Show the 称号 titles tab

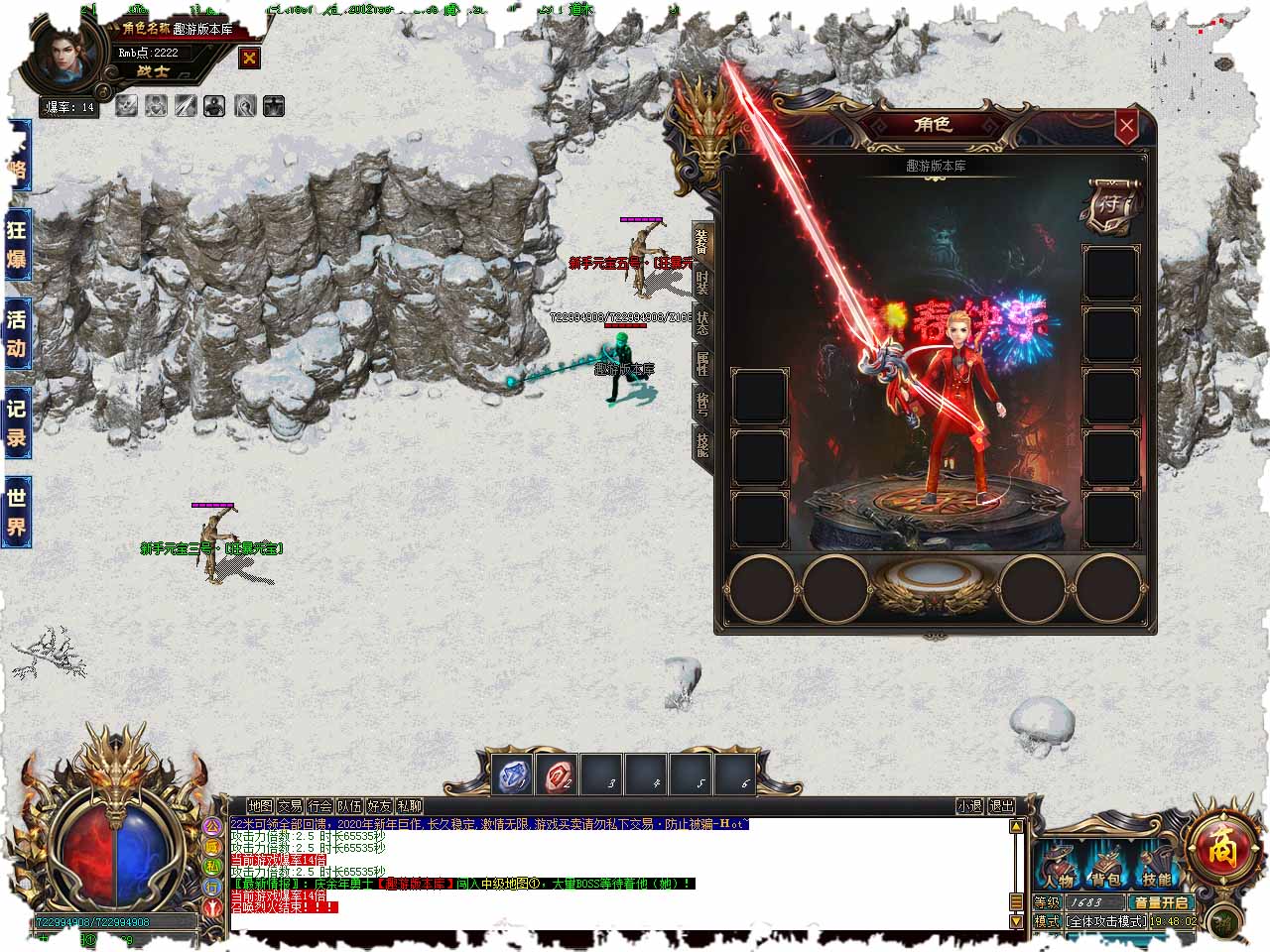tap(702, 405)
